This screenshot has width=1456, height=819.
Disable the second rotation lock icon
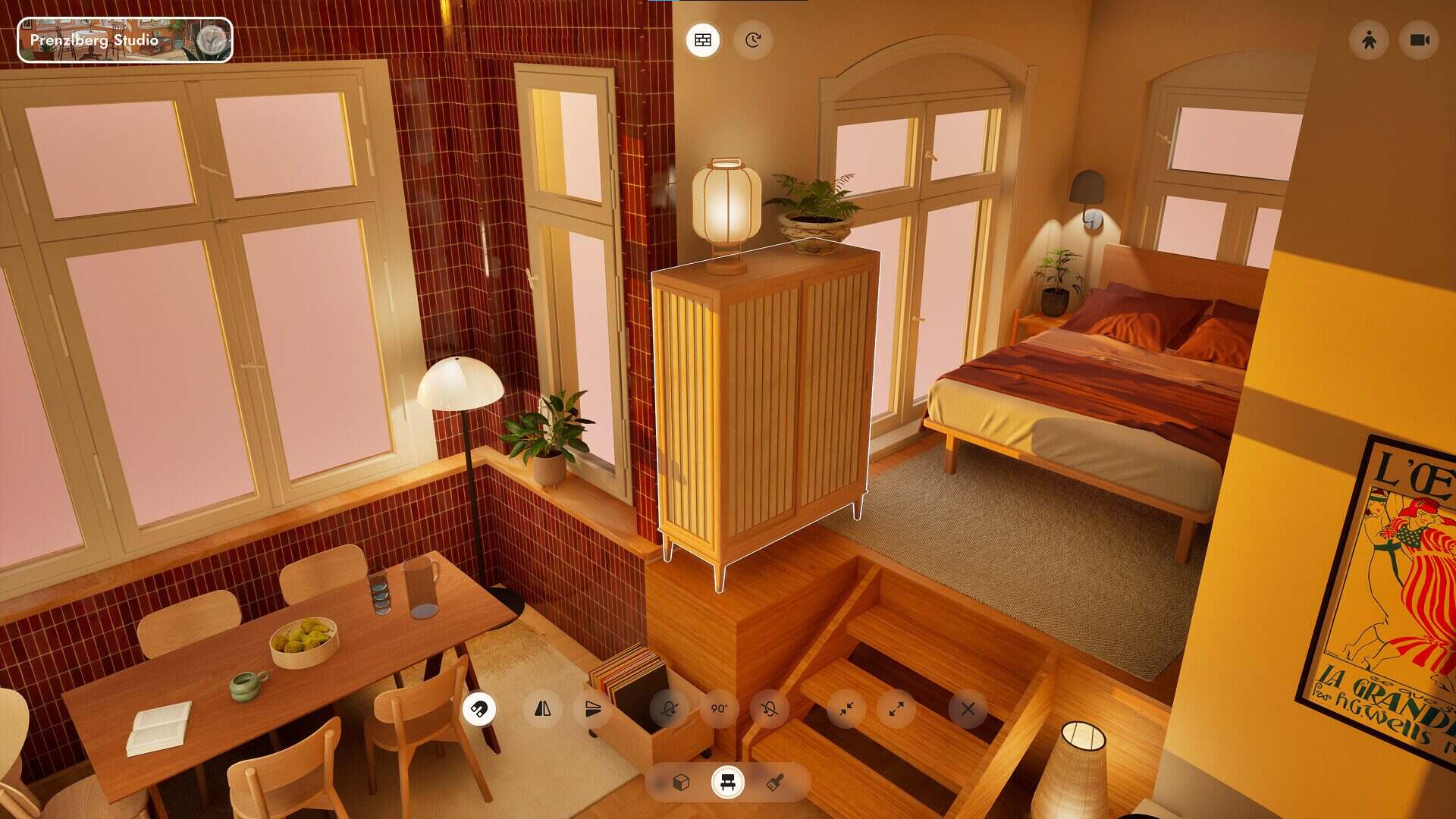tap(768, 711)
